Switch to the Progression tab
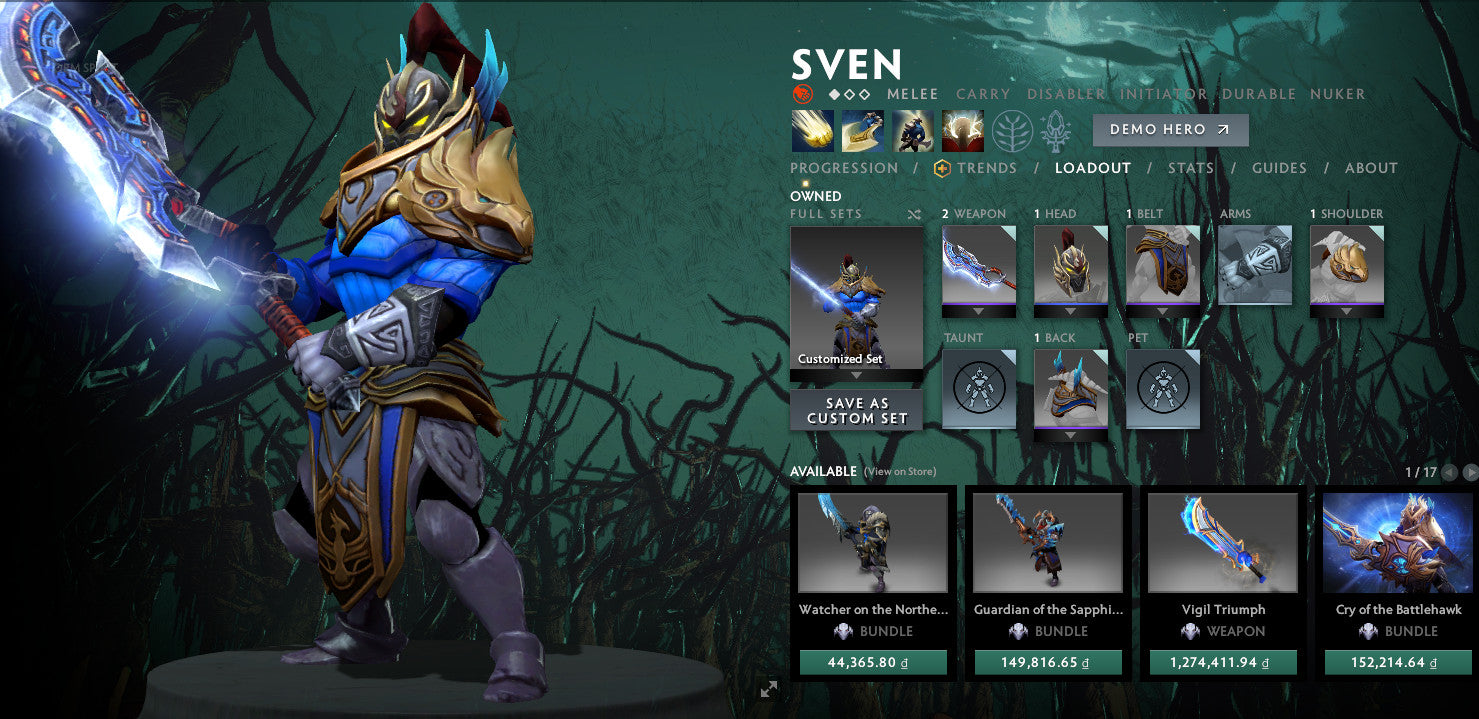 pos(844,168)
